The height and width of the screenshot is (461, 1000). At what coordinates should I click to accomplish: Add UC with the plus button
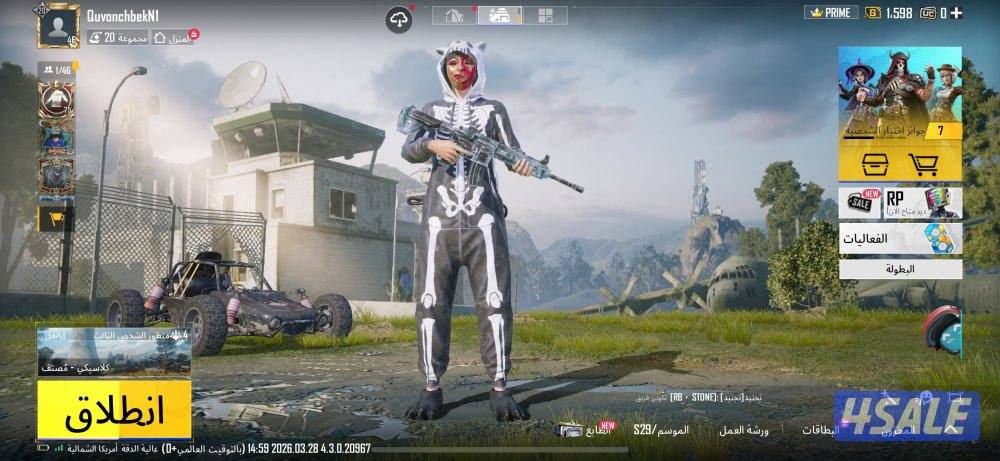957,13
